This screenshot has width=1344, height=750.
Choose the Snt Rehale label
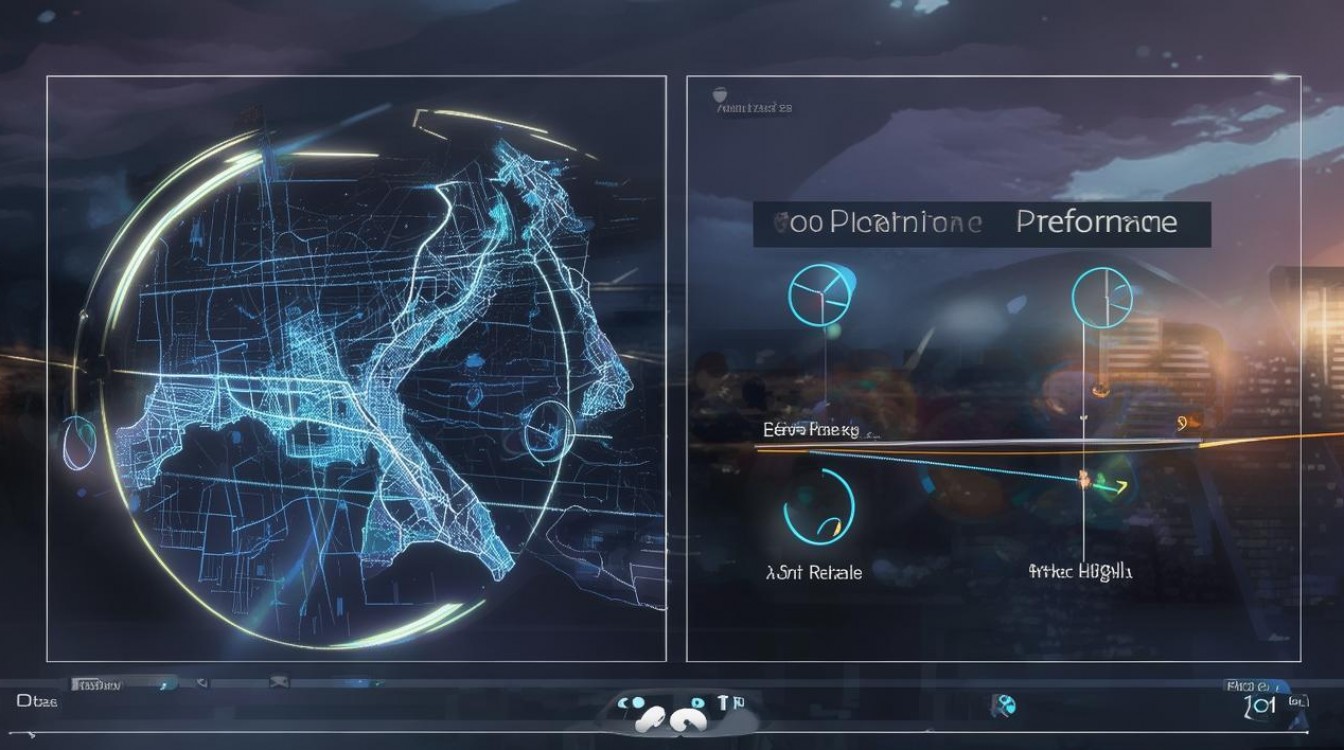(x=813, y=573)
